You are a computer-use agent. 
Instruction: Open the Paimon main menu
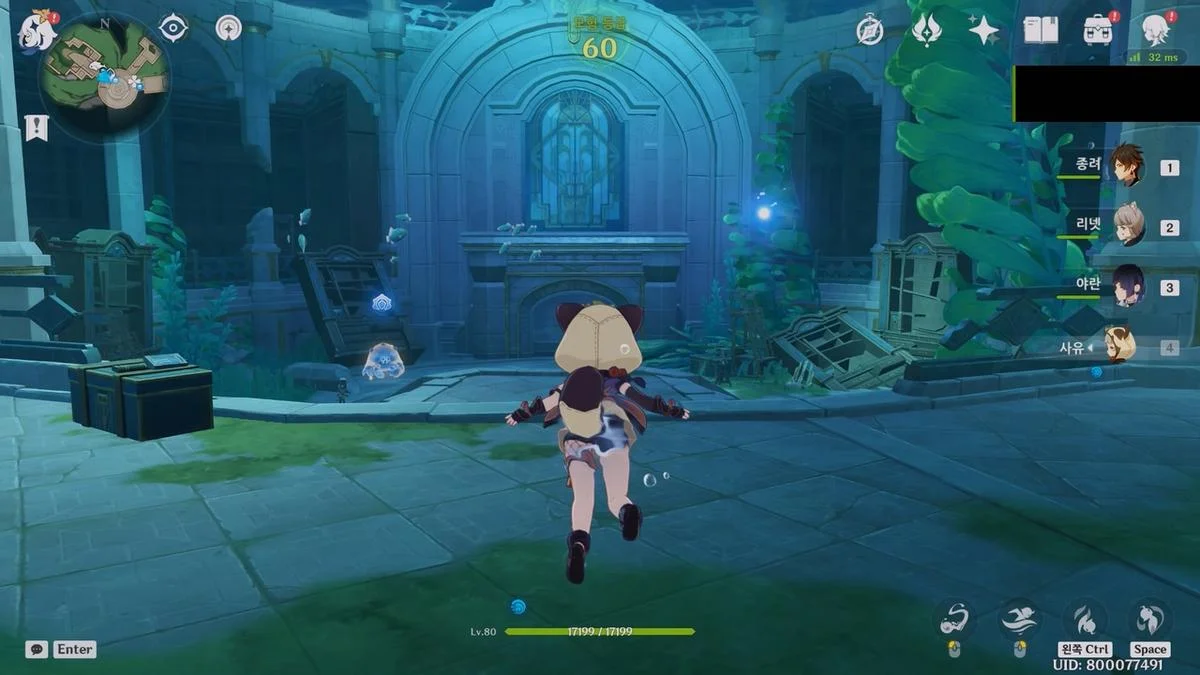(36, 30)
